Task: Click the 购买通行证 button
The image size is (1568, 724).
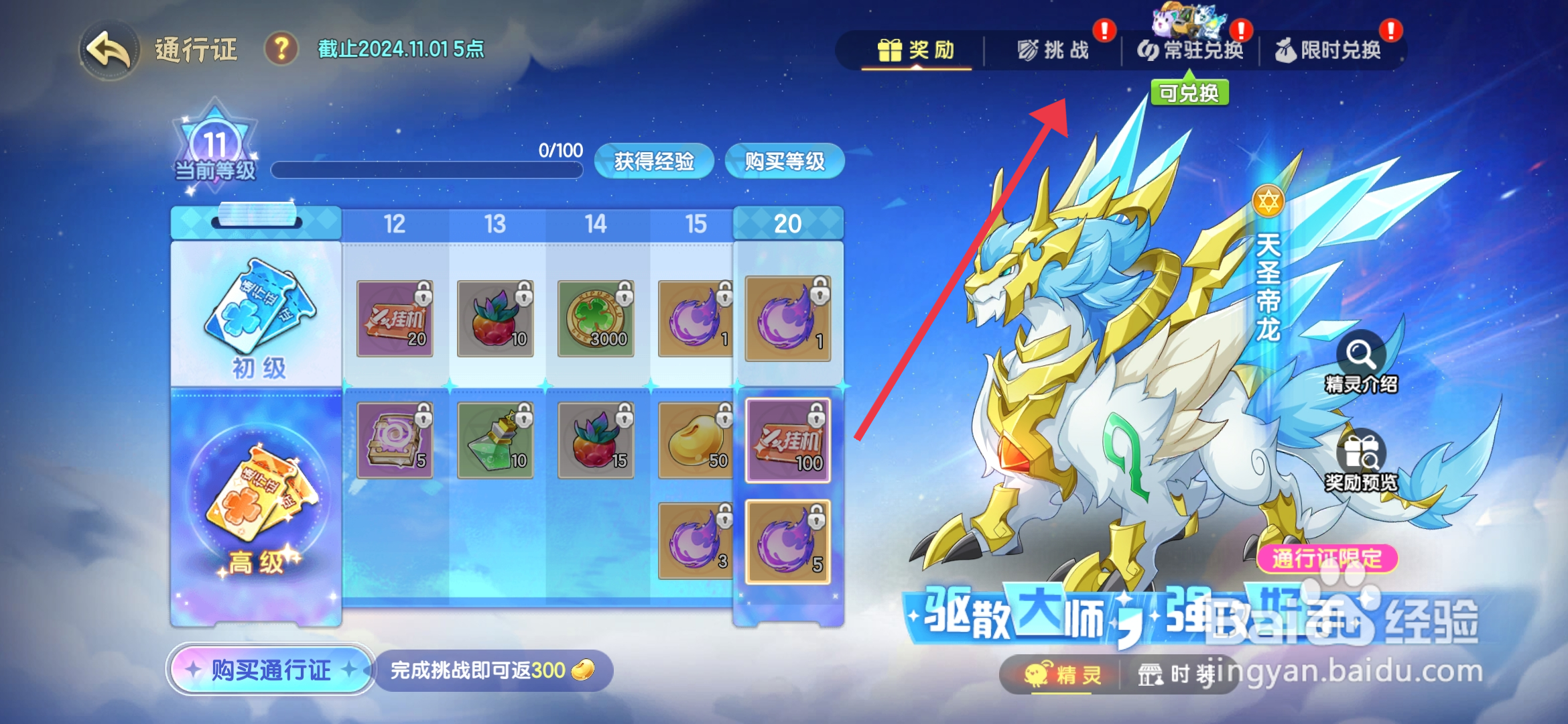Action: pyautogui.click(x=269, y=670)
